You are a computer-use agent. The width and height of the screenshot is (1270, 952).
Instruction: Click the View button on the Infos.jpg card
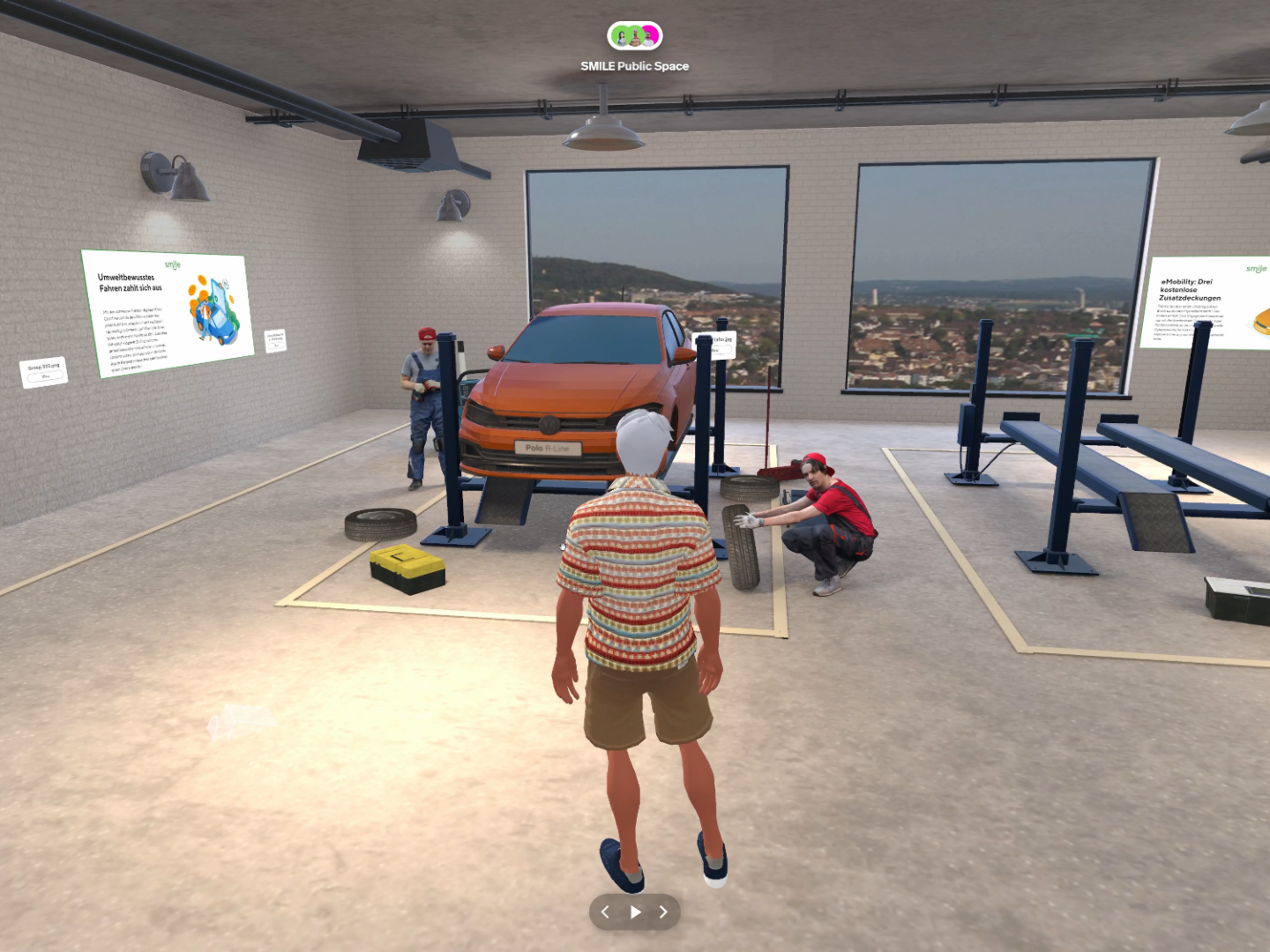[721, 349]
